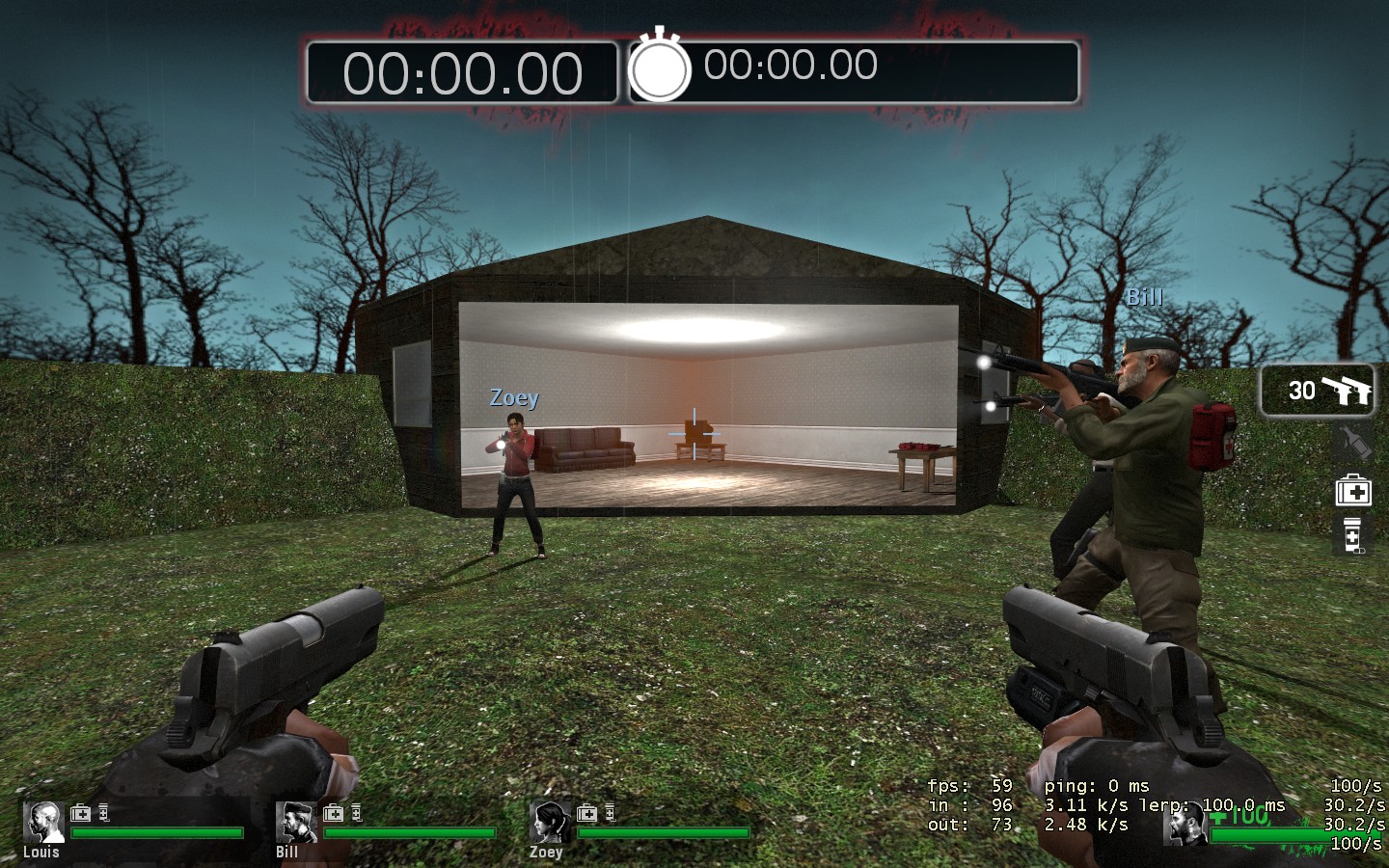The image size is (1389, 868).
Task: Click the medkit icon beside Zoey's portrait
Action: pos(586,814)
